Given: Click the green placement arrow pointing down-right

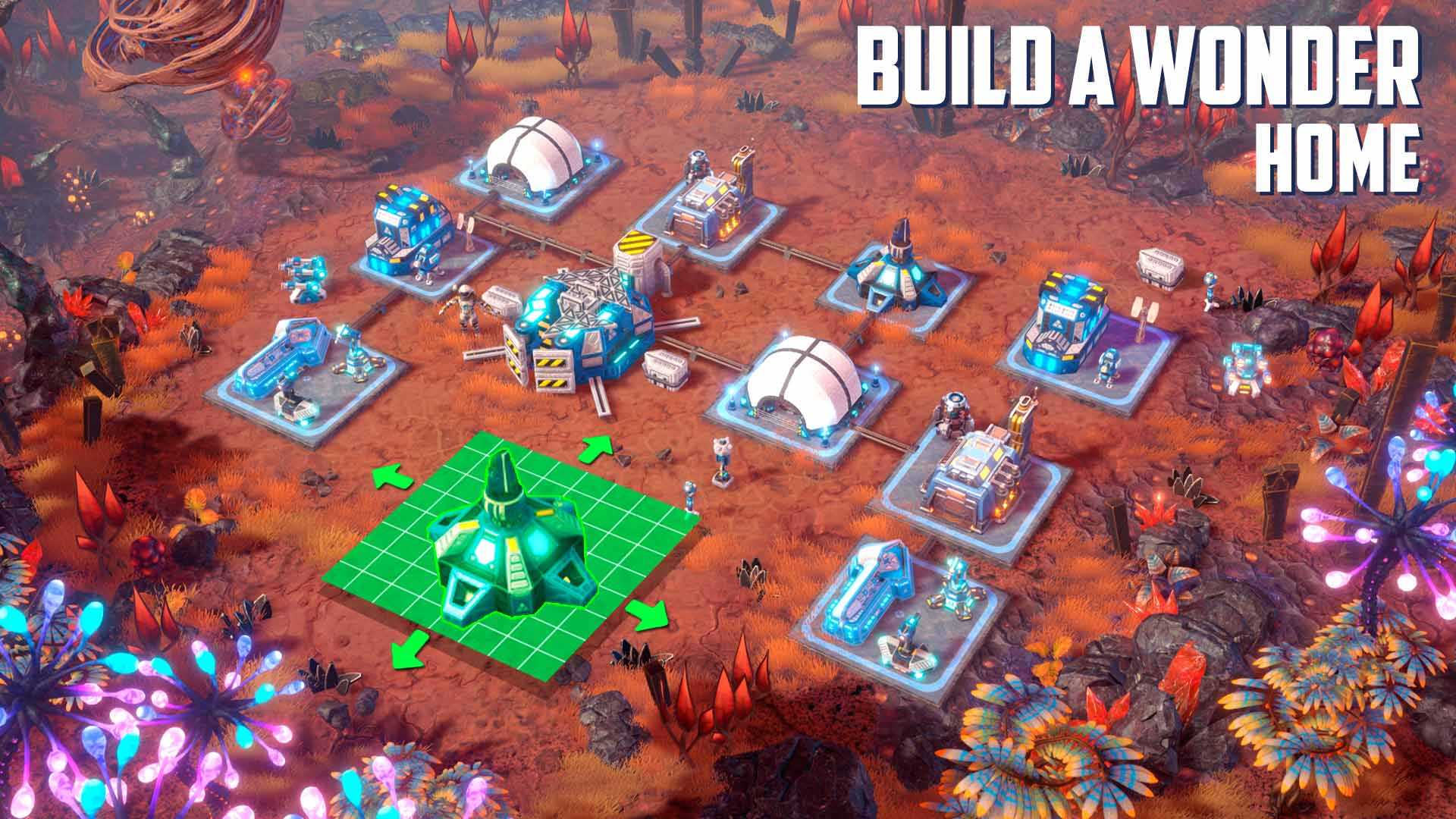Looking at the screenshot, I should pyautogui.click(x=651, y=615).
